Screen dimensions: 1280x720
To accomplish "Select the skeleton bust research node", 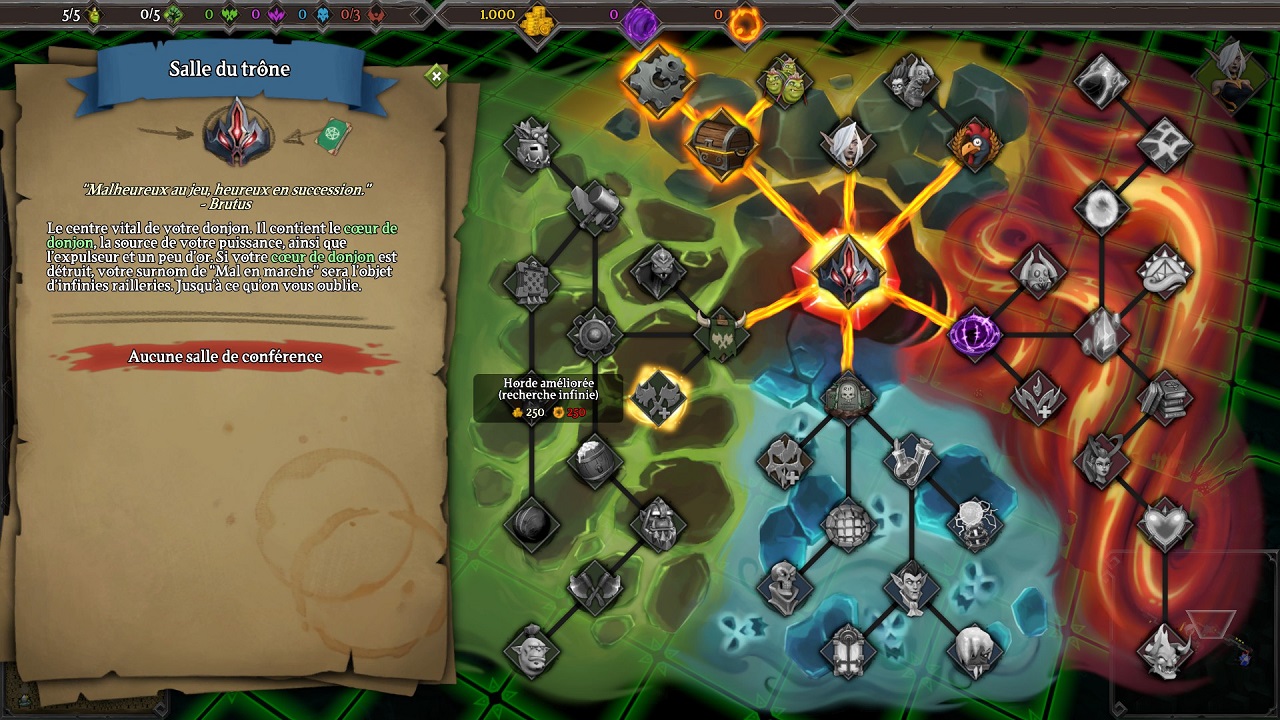I will click(x=785, y=587).
